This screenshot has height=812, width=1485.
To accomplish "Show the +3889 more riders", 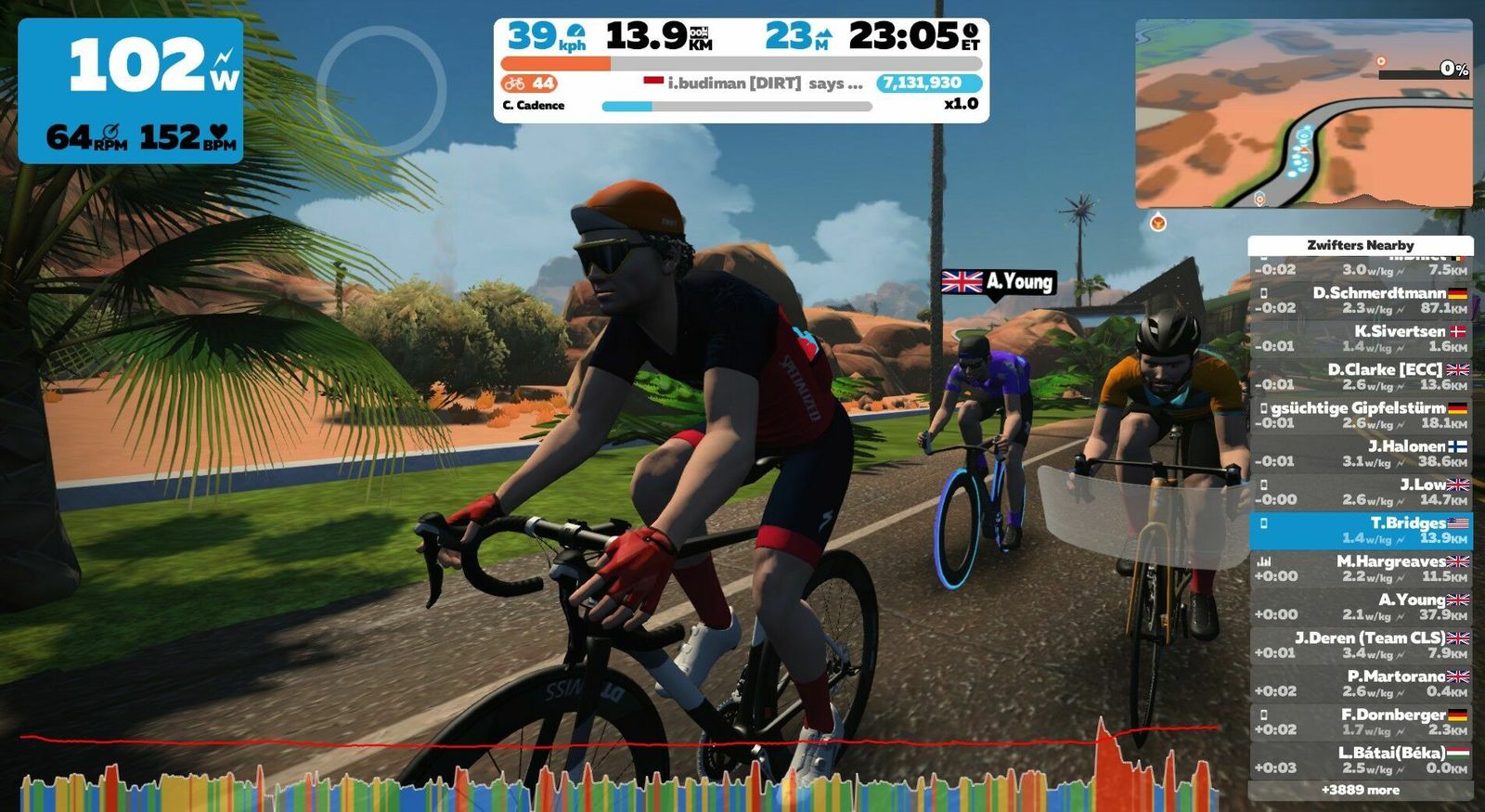I will [1361, 791].
